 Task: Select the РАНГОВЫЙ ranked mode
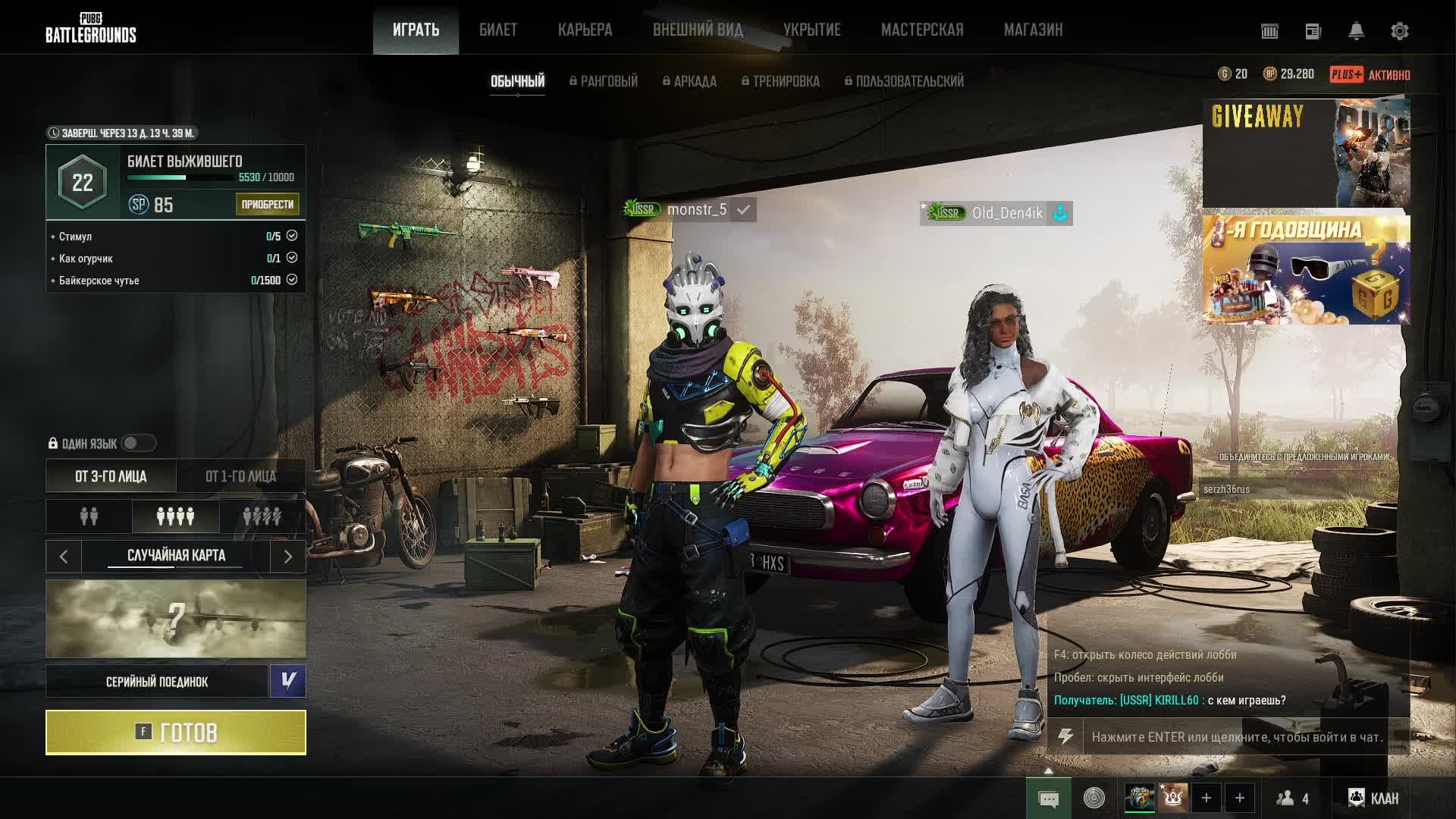coord(604,81)
